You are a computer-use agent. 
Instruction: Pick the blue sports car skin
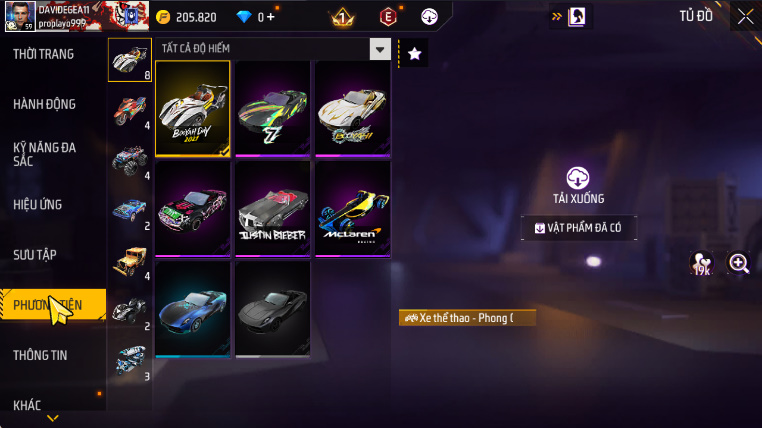192,308
